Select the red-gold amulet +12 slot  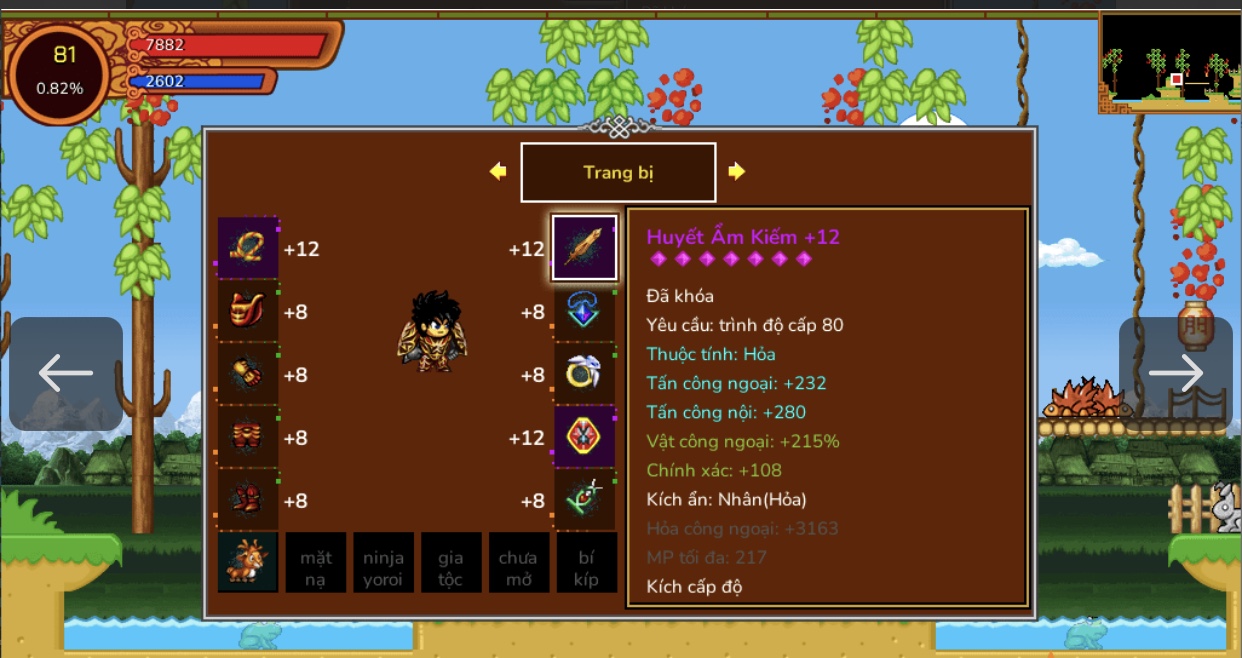[585, 438]
